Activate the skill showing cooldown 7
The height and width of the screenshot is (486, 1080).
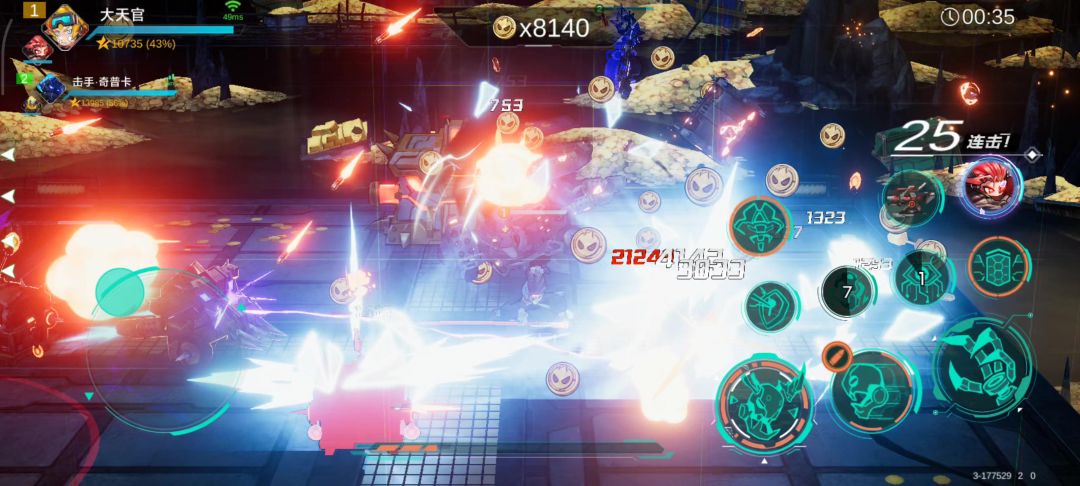[847, 292]
